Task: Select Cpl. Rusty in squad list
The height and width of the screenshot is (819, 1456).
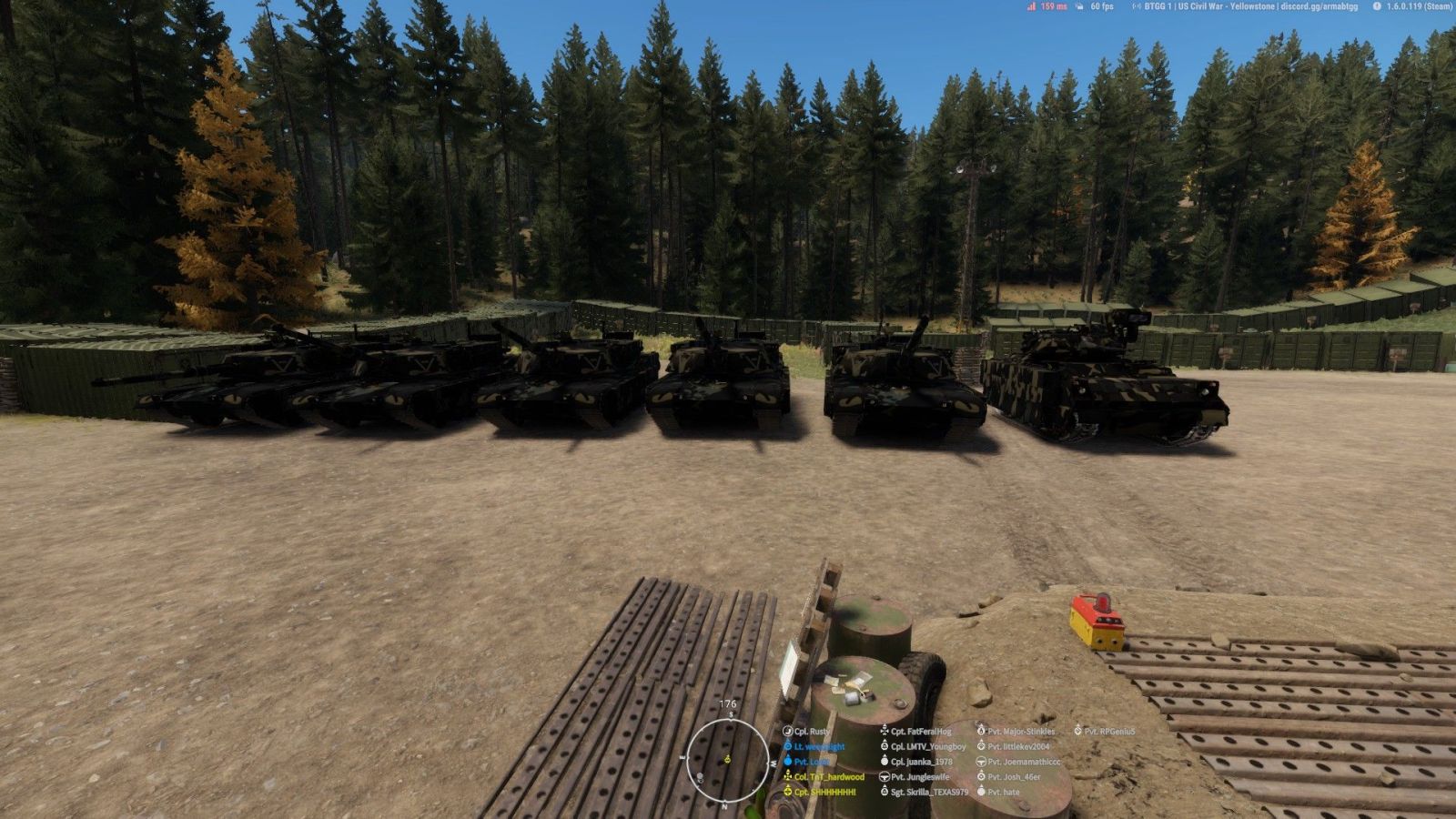Action: [812, 732]
